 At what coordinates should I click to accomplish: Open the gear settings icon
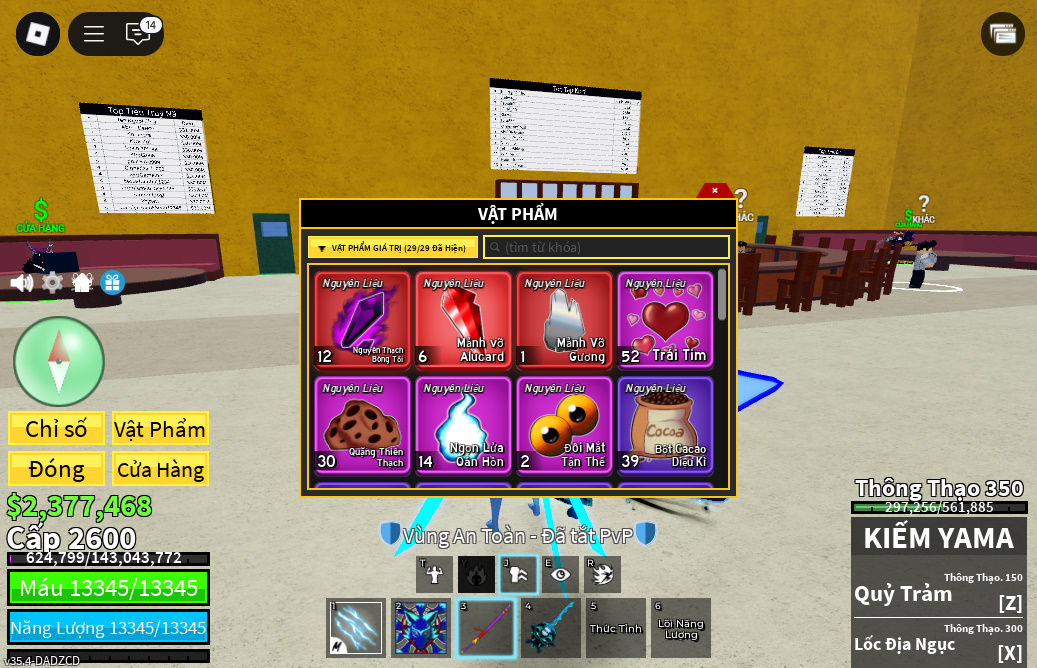click(x=52, y=283)
